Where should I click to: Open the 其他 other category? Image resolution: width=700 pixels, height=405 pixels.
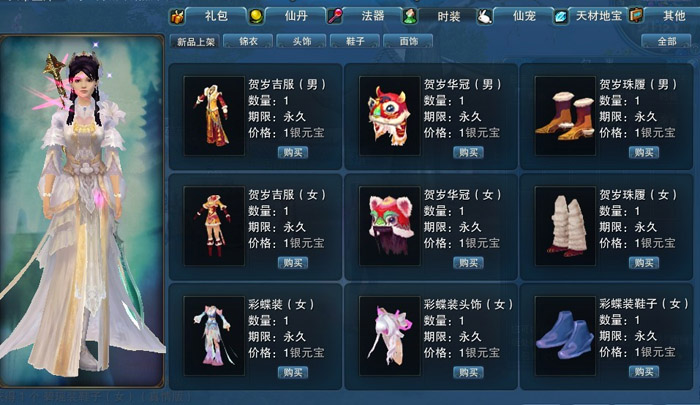coord(673,16)
